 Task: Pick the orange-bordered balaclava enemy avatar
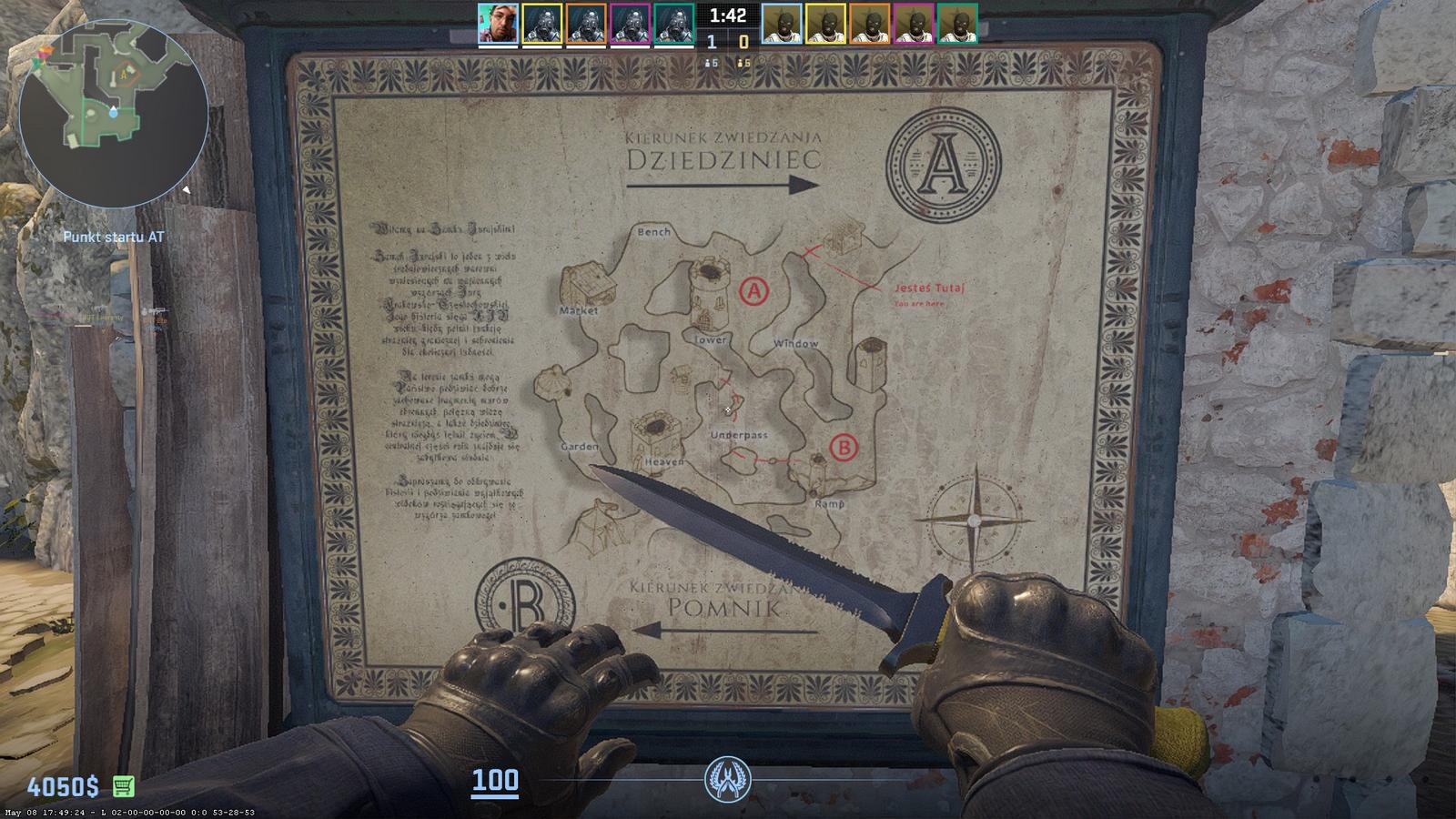[869, 25]
